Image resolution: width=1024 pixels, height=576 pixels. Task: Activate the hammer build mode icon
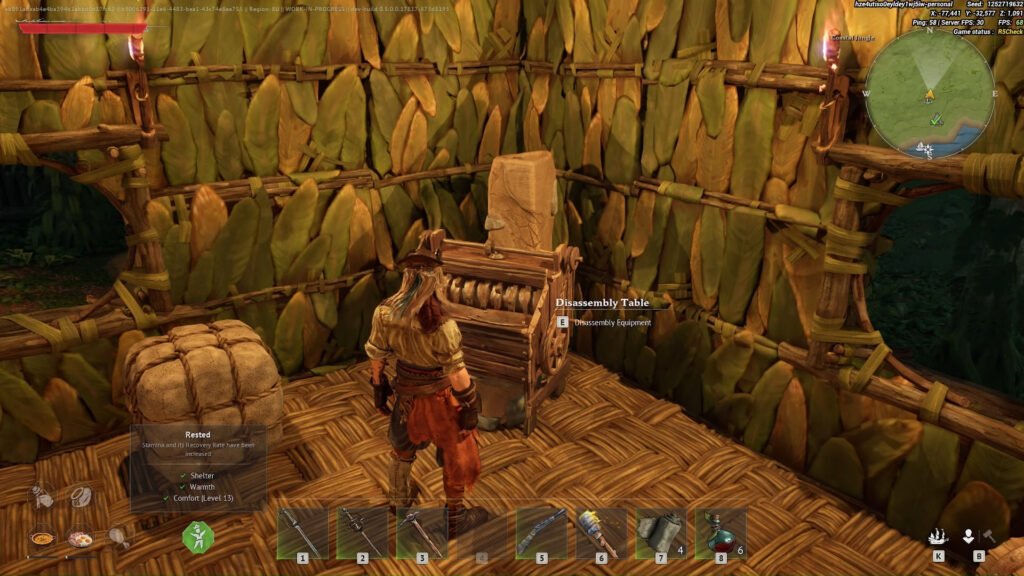point(987,536)
